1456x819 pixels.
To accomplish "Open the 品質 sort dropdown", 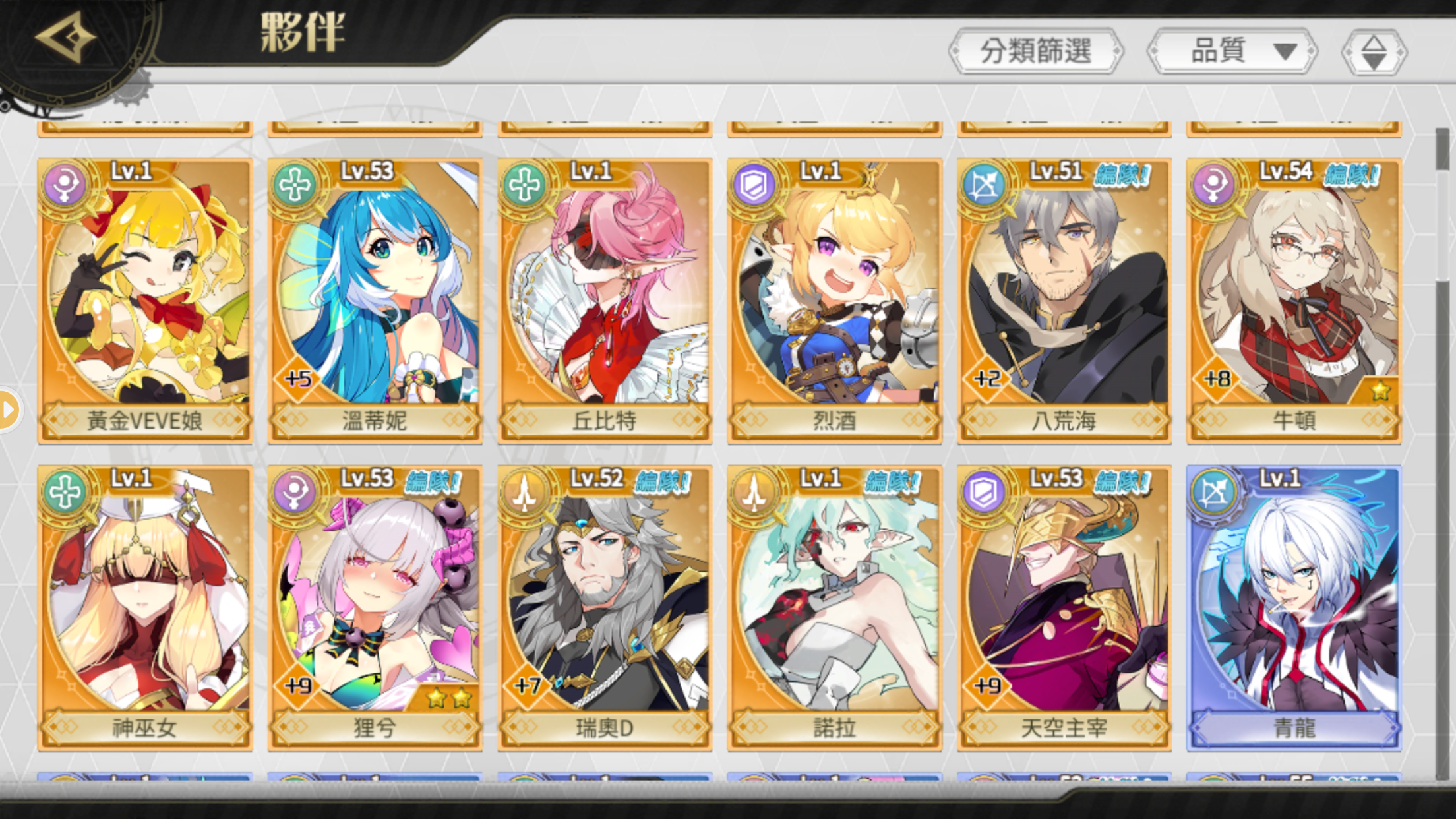I will tap(1232, 51).
